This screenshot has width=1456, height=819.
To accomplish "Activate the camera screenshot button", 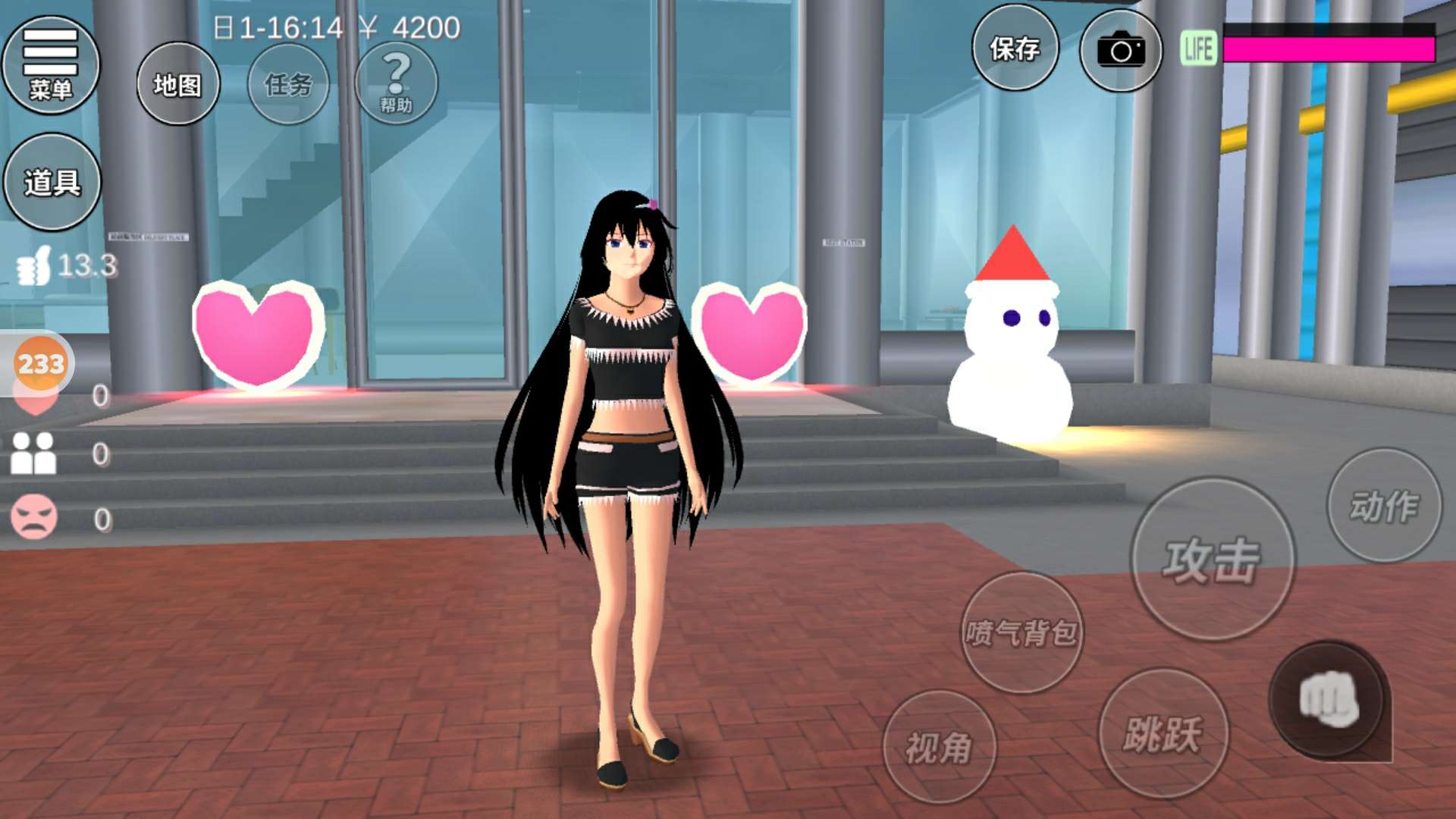I will [x=1120, y=51].
